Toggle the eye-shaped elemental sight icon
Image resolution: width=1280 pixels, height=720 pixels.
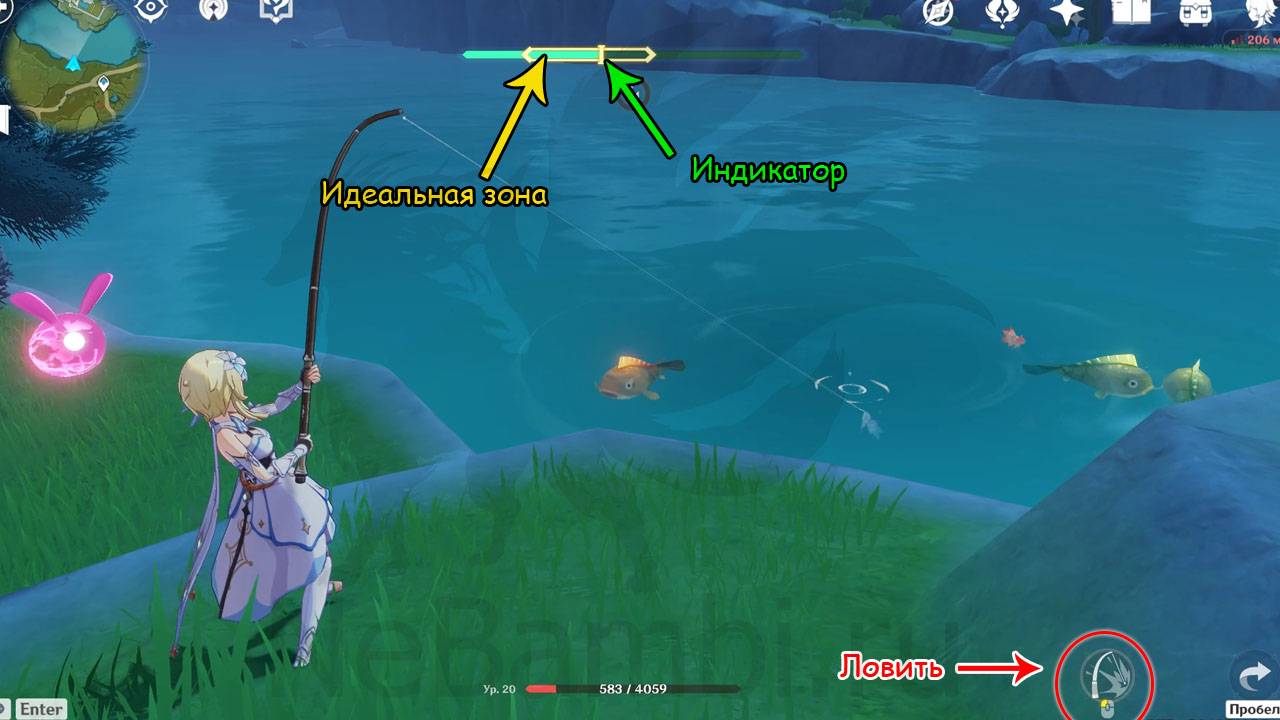click(x=151, y=9)
